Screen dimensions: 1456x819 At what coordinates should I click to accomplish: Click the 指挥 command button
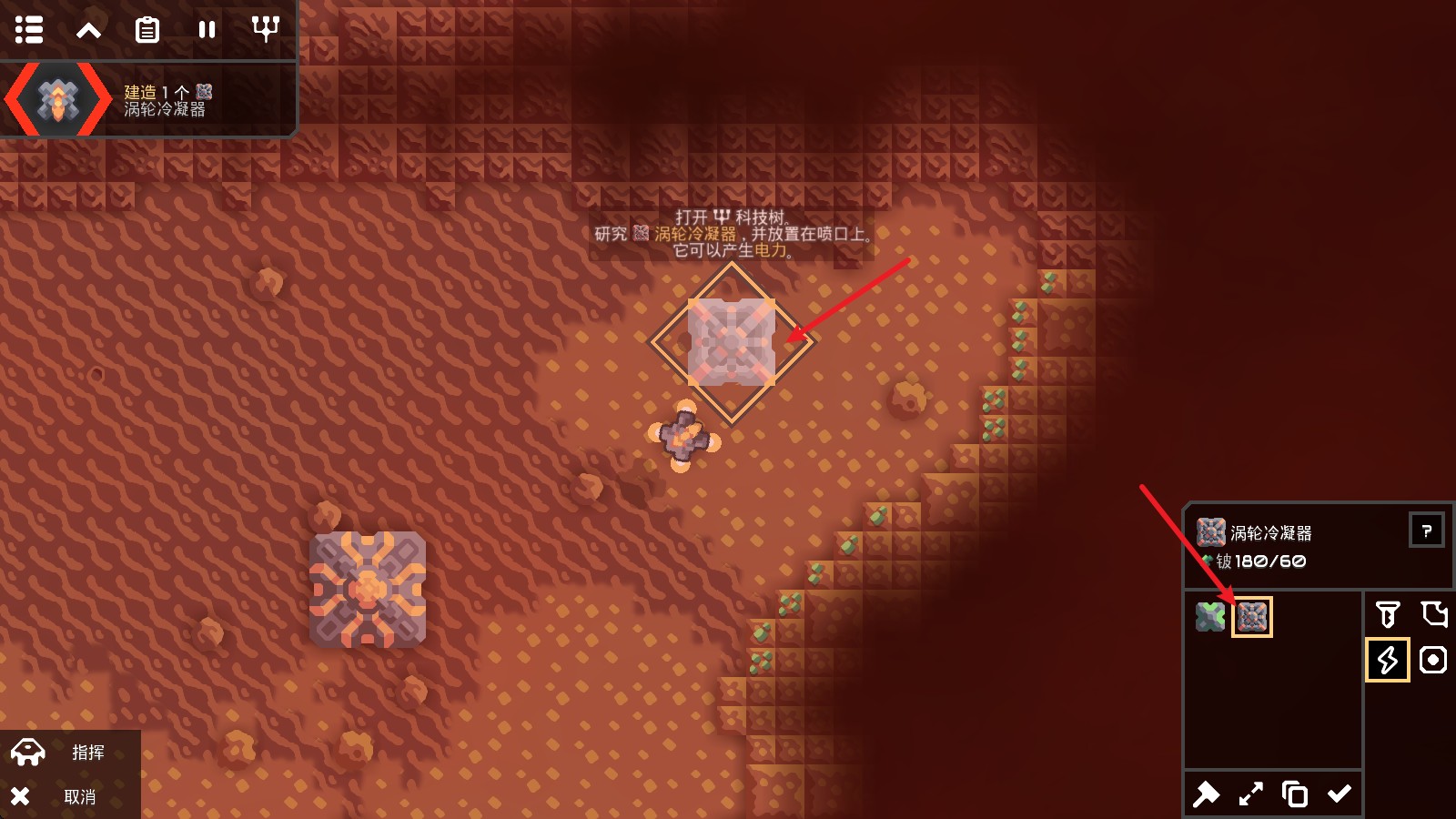(x=70, y=753)
